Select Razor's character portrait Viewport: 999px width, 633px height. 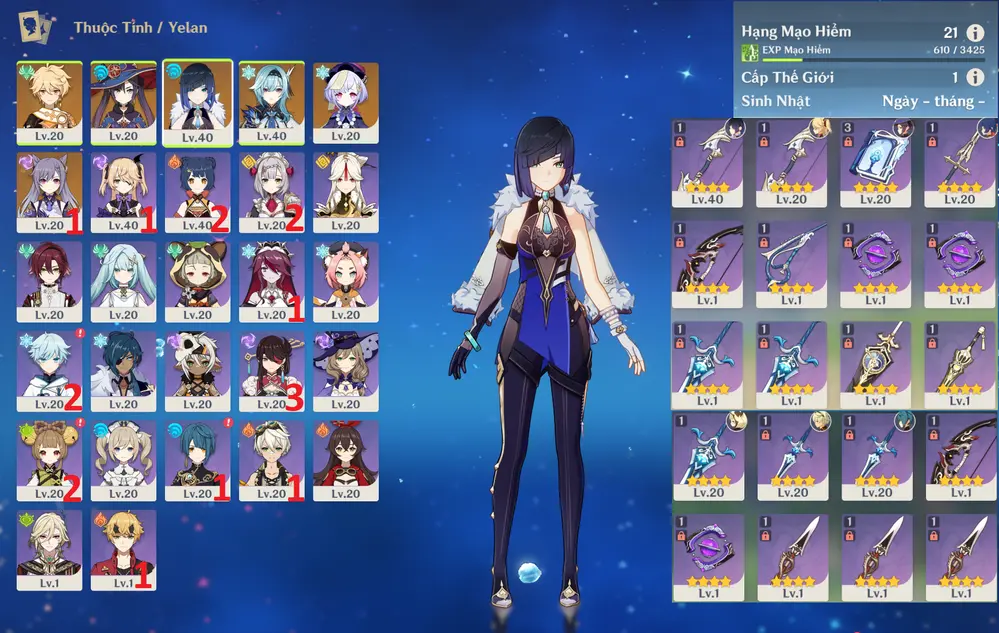click(198, 370)
